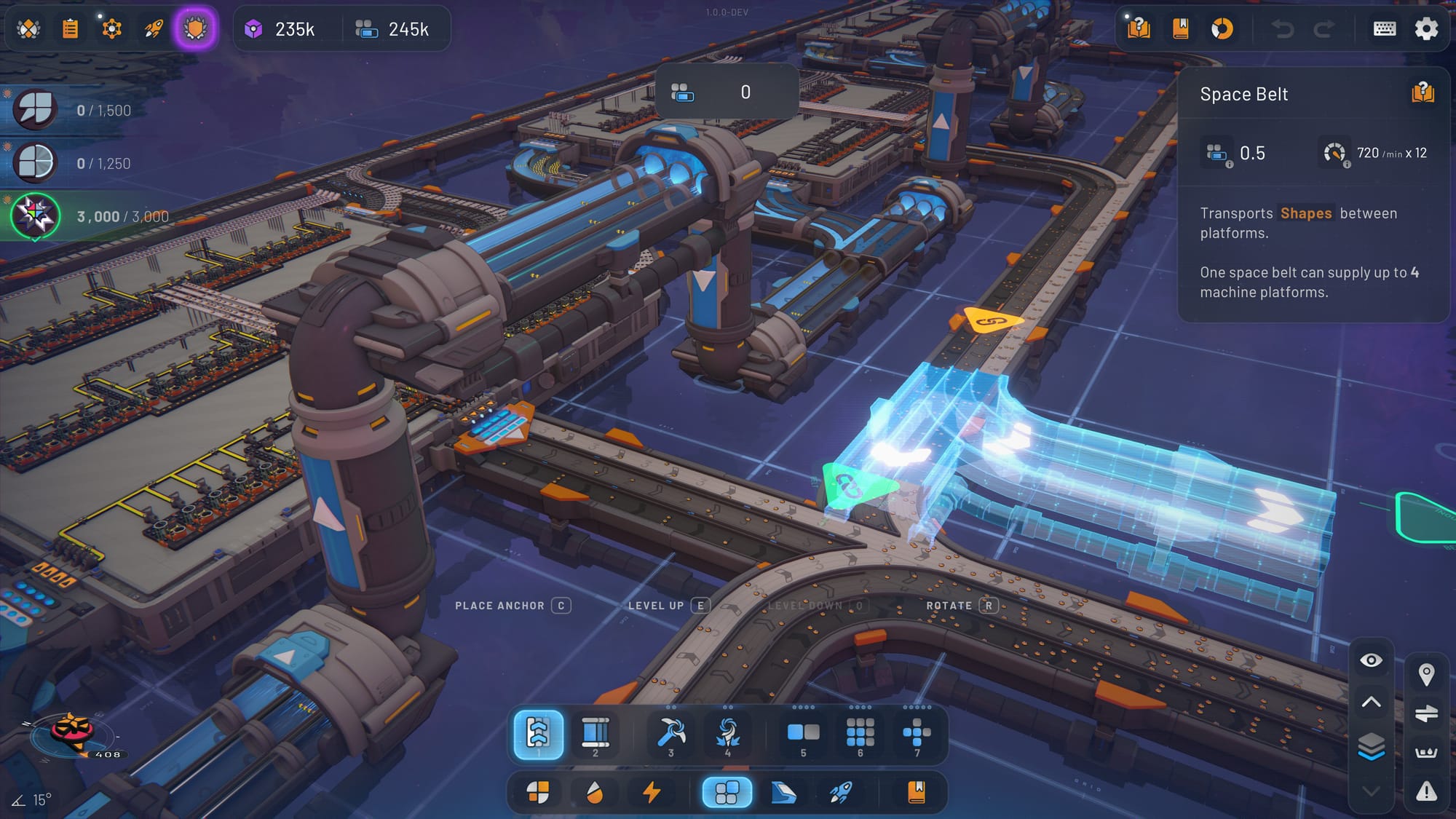Switch to the orange lightning bolt category
The width and height of the screenshot is (1456, 819).
pos(652,792)
